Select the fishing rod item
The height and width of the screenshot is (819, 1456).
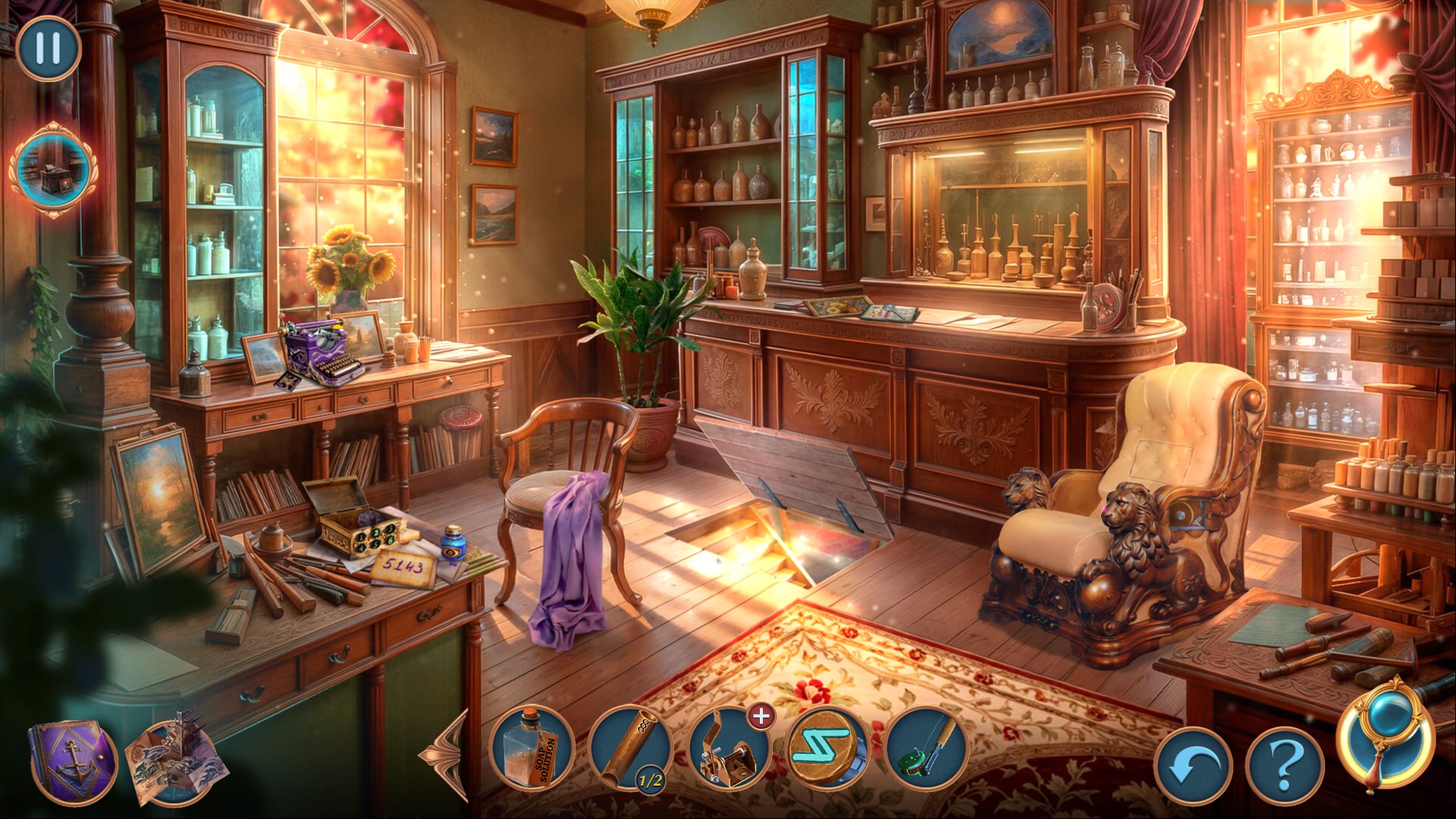pos(927,749)
